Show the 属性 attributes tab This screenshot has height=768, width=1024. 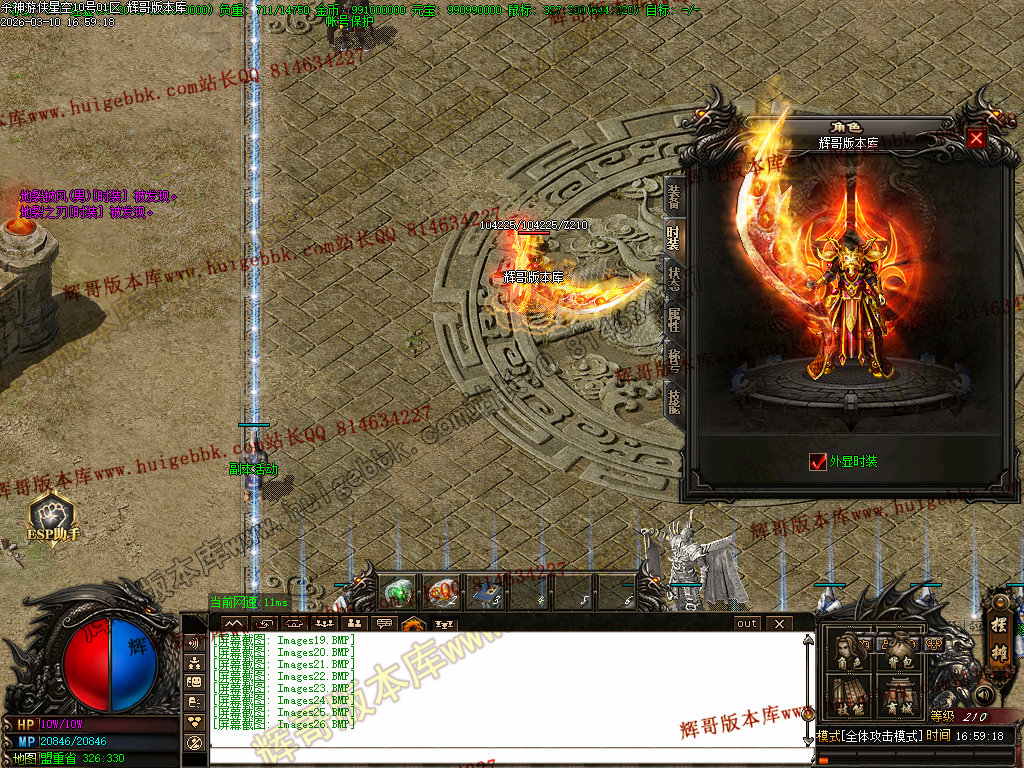pos(674,318)
